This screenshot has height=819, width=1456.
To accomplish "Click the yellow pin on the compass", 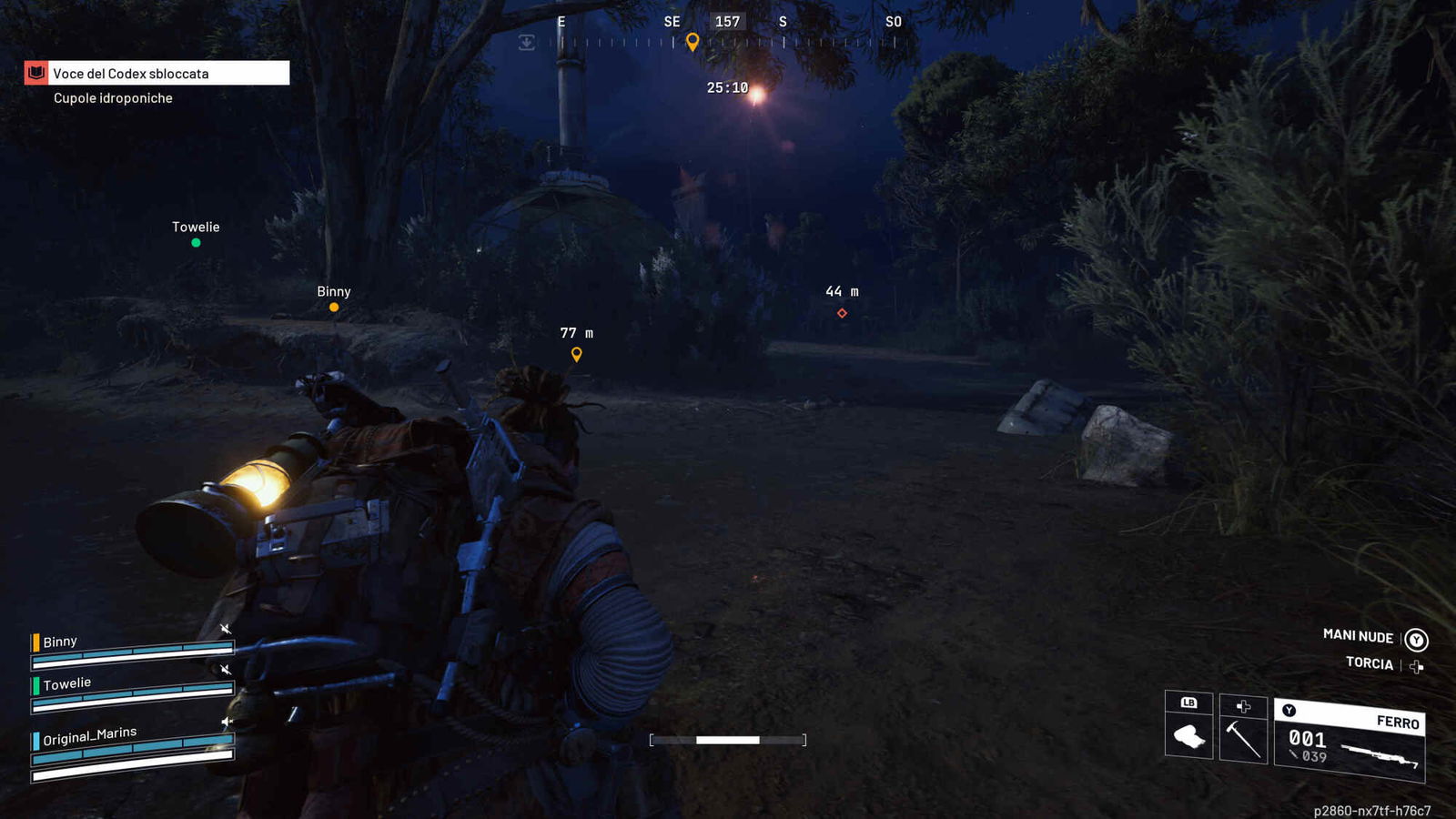I will [x=693, y=42].
